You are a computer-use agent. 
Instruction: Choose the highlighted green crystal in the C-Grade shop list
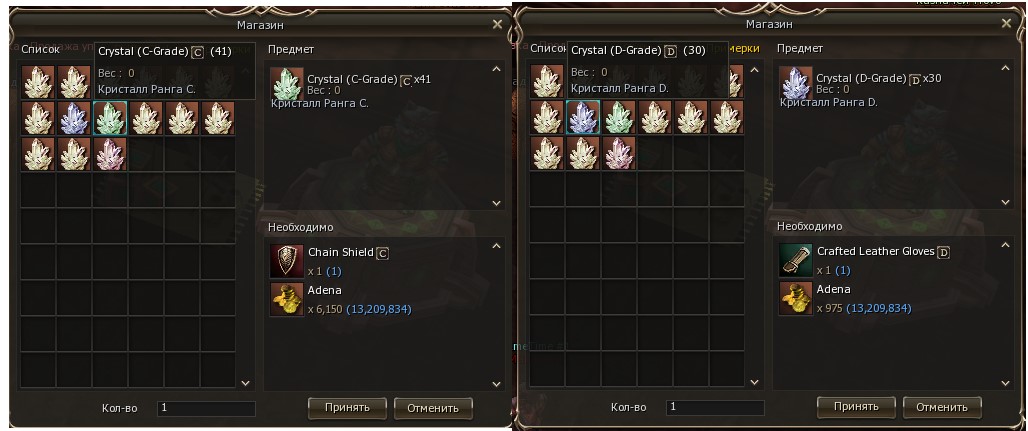click(x=110, y=118)
